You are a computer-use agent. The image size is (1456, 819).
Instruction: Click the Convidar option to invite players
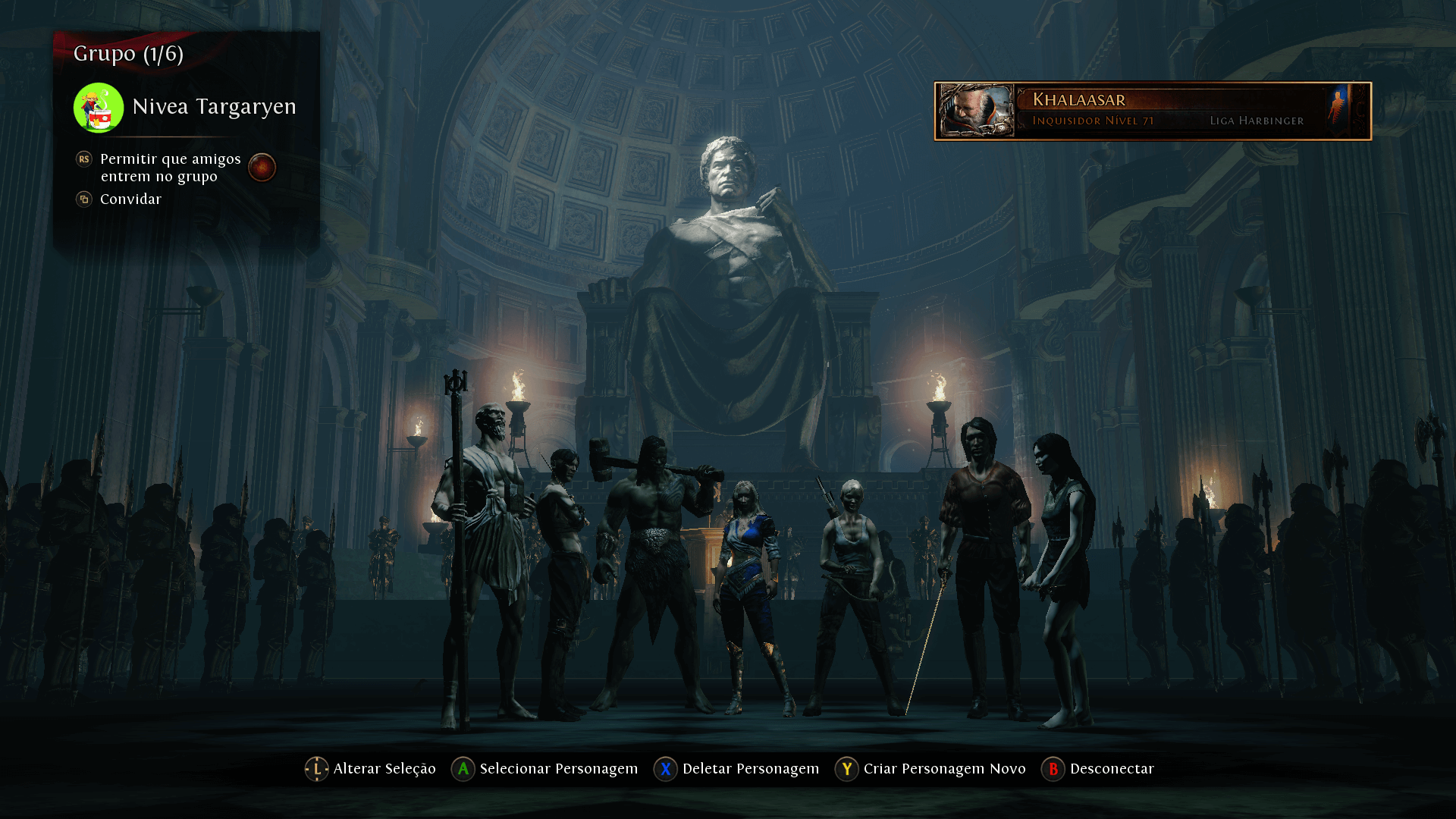(x=130, y=199)
